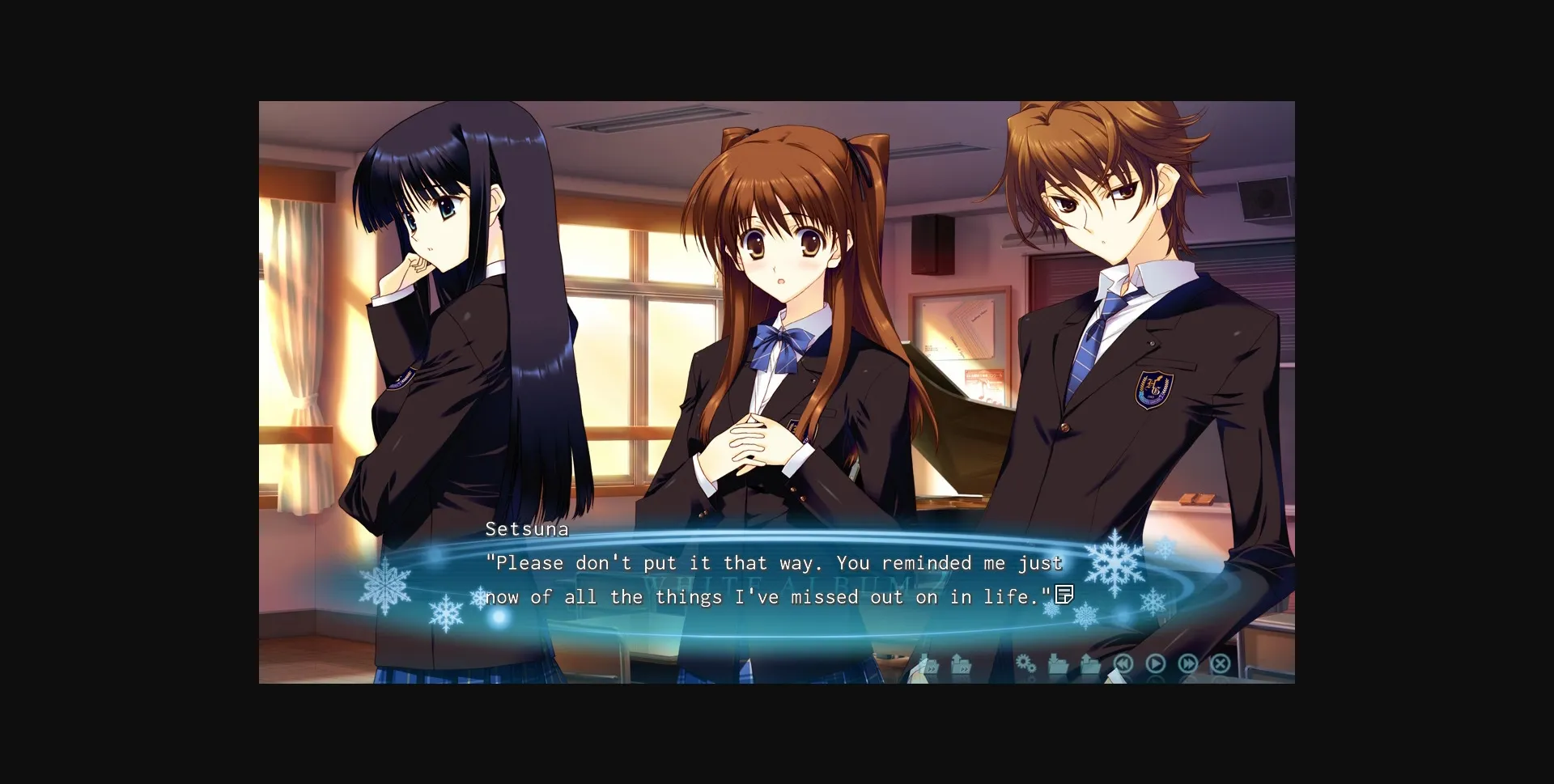Click Setsuna's name label above the dialogue
Viewport: 1554px width, 784px height.
point(527,528)
